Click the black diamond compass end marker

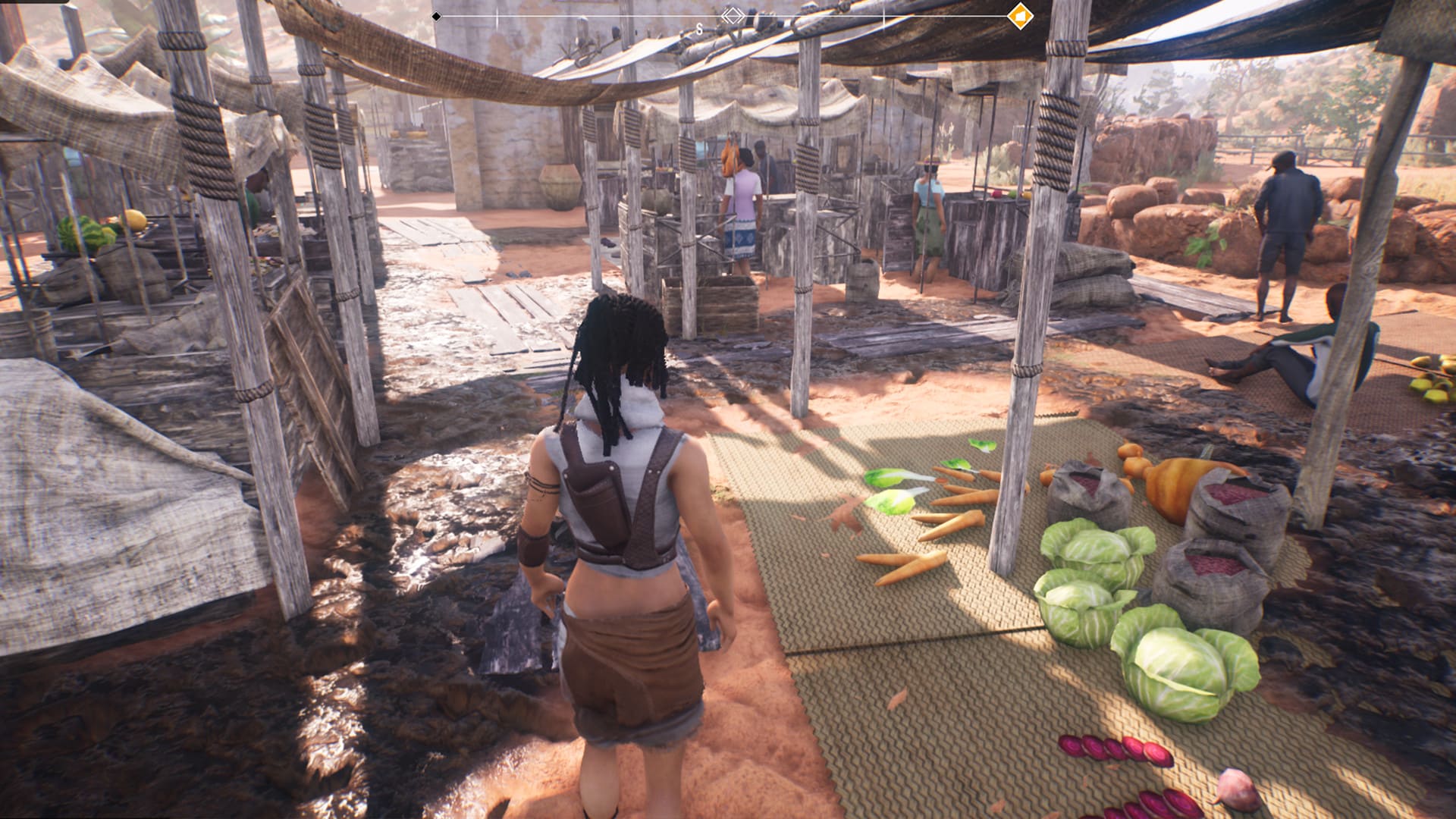436,16
